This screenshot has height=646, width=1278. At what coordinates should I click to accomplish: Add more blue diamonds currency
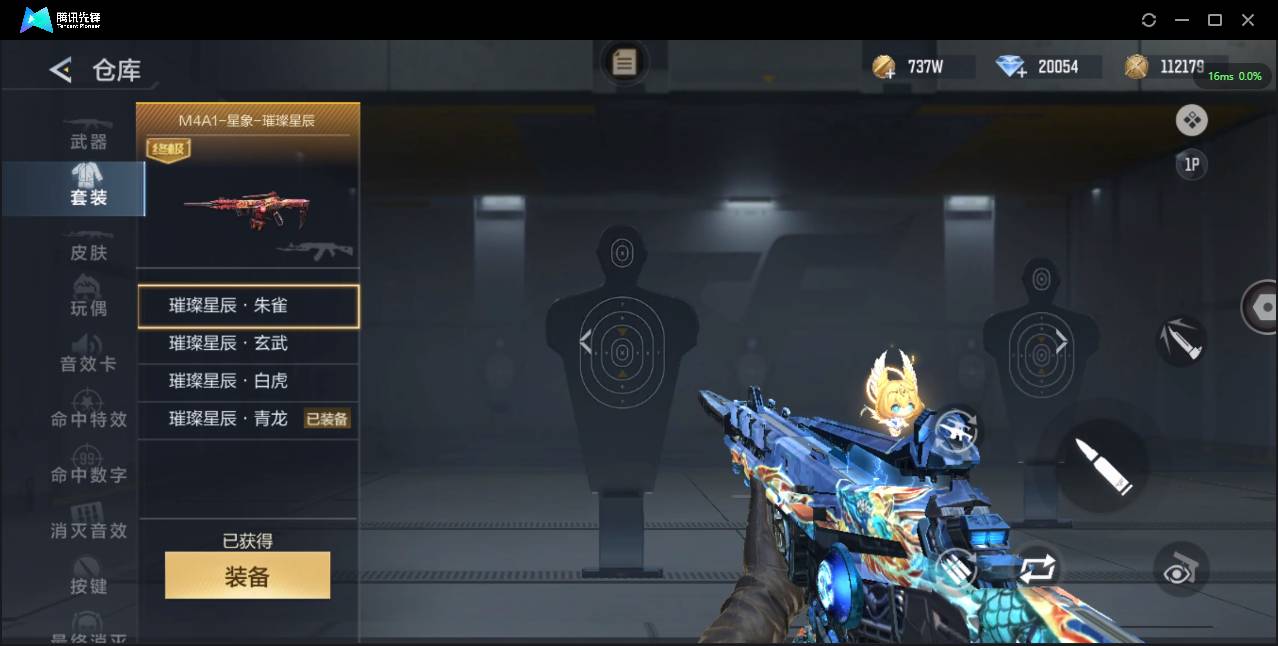[x=1012, y=68]
